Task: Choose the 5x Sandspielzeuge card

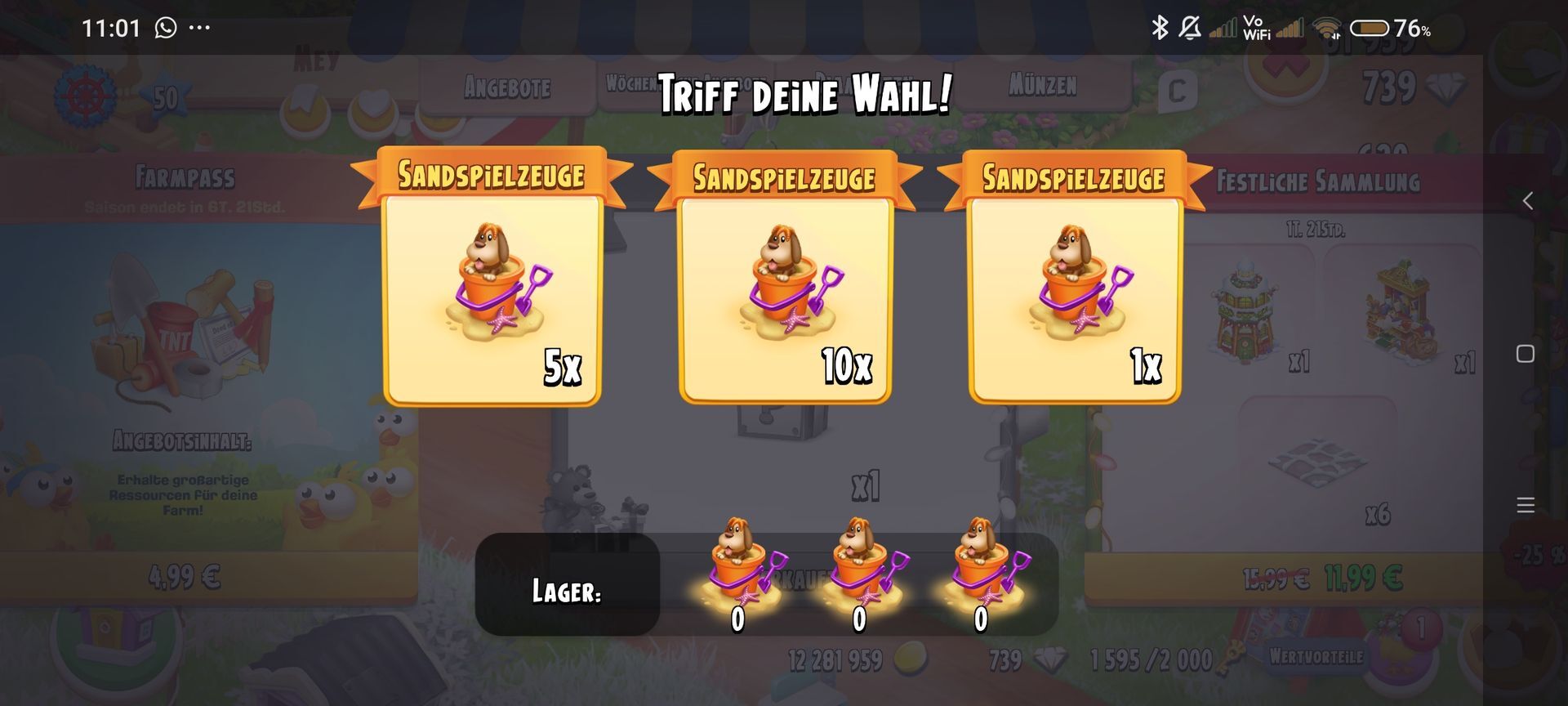Action: pos(492,298)
